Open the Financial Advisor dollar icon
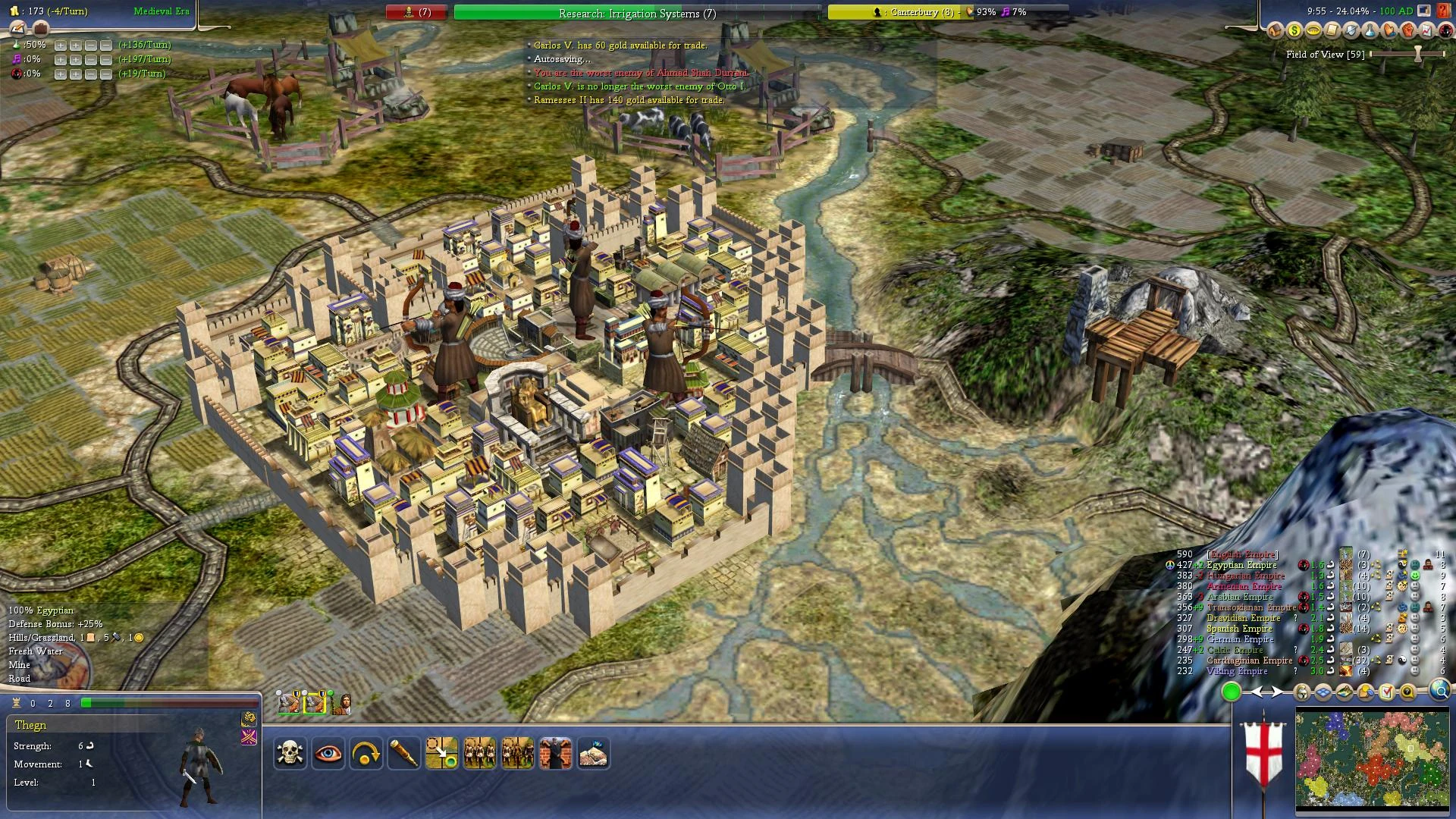Image resolution: width=1456 pixels, height=819 pixels. coord(1294,30)
